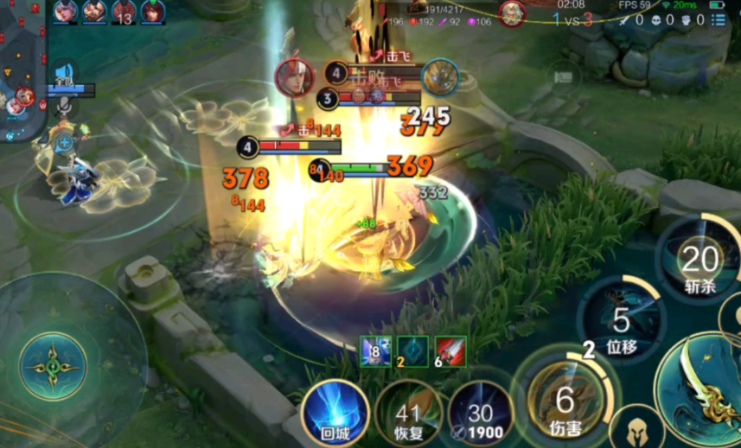Toggle the team voice speaker

click(x=64, y=73)
